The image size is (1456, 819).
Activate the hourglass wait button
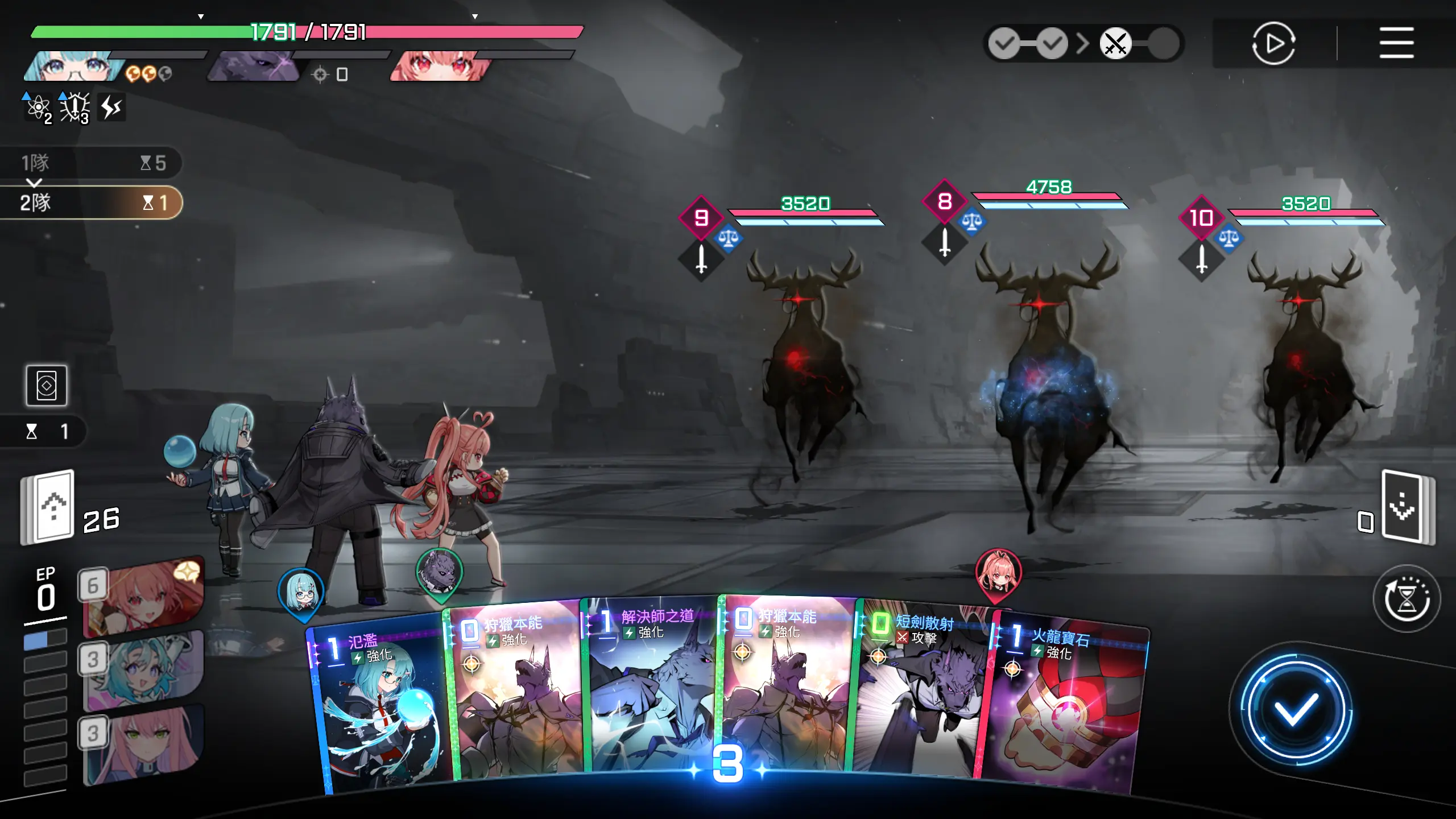[x=1407, y=598]
